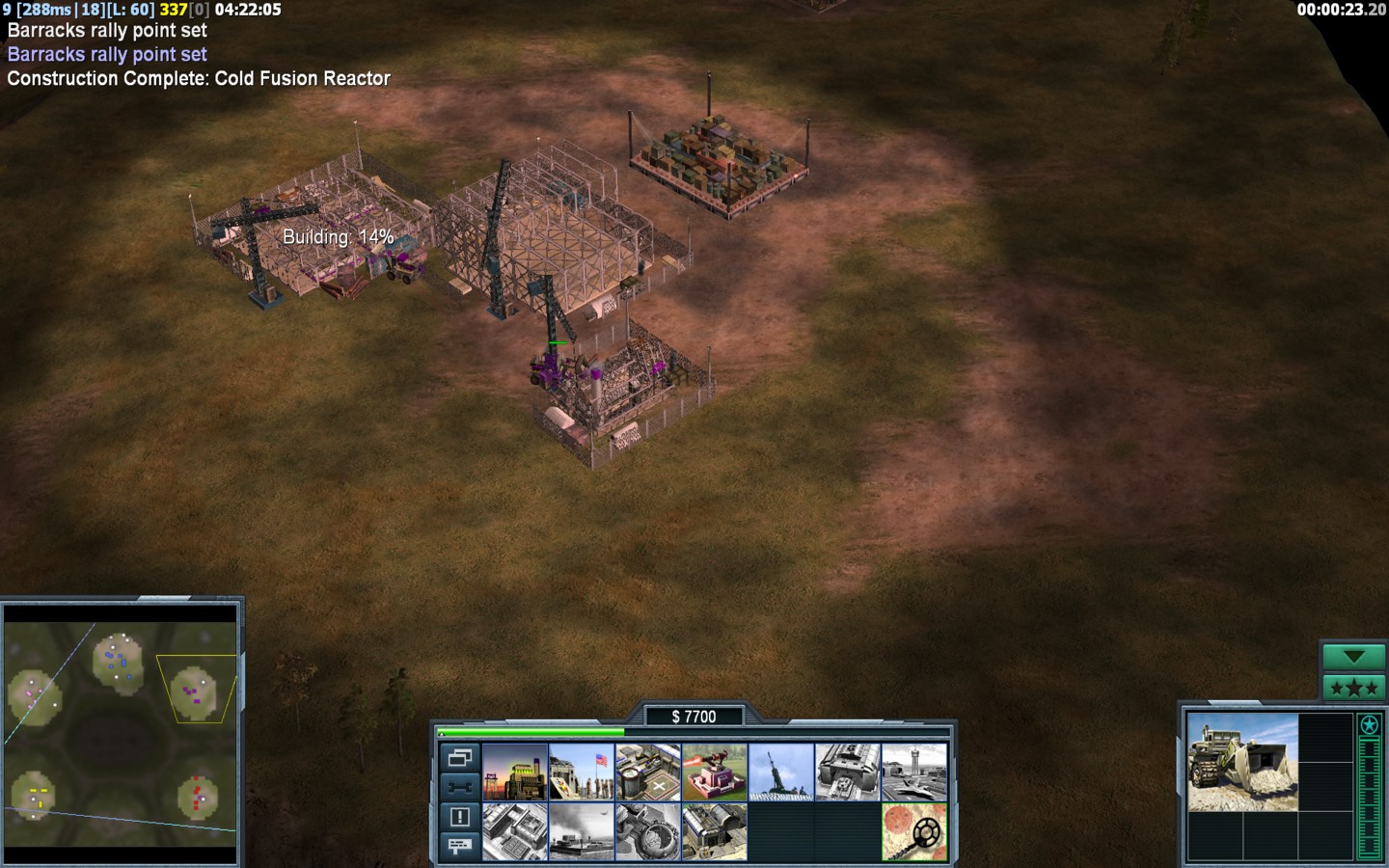Open the three-star Generals powers menu
The width and height of the screenshot is (1389, 868).
pos(1353,688)
